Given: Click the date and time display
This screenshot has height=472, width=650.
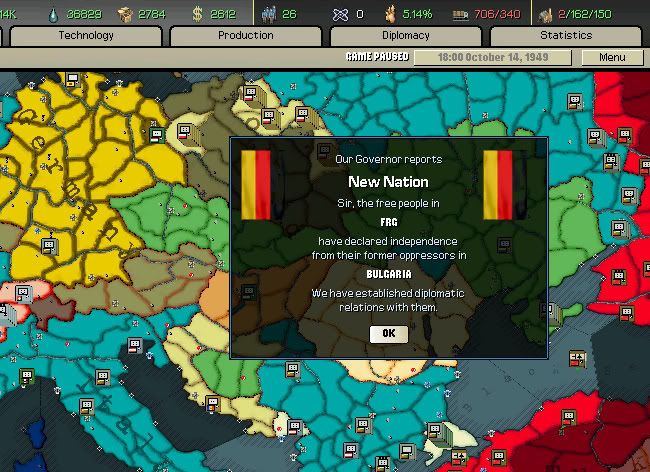Looking at the screenshot, I should coord(494,57).
